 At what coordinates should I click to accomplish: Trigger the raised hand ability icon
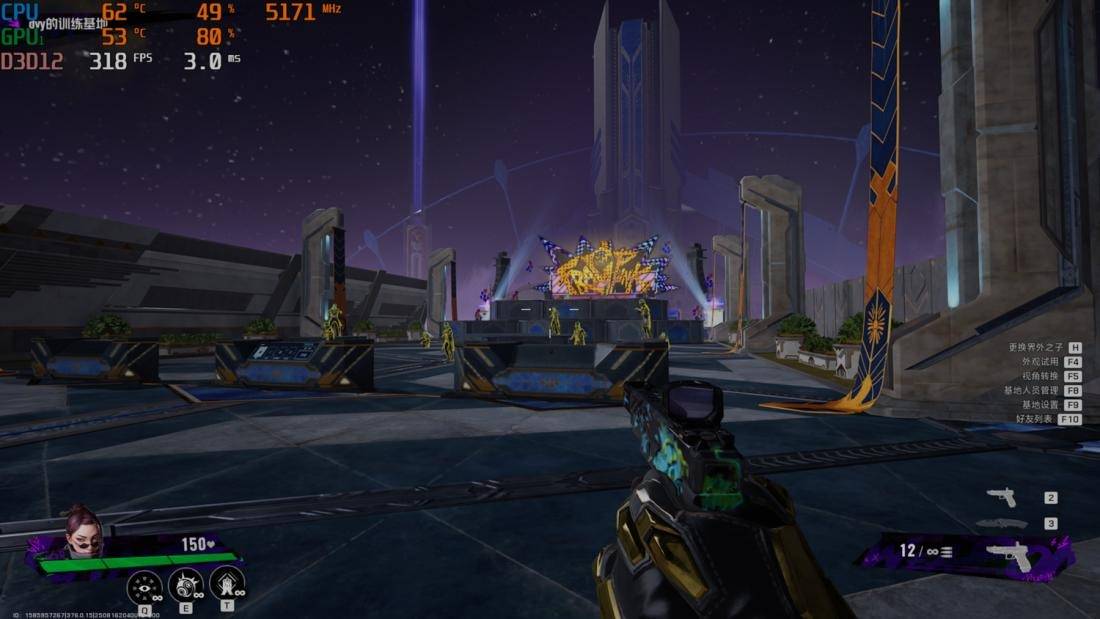[227, 585]
